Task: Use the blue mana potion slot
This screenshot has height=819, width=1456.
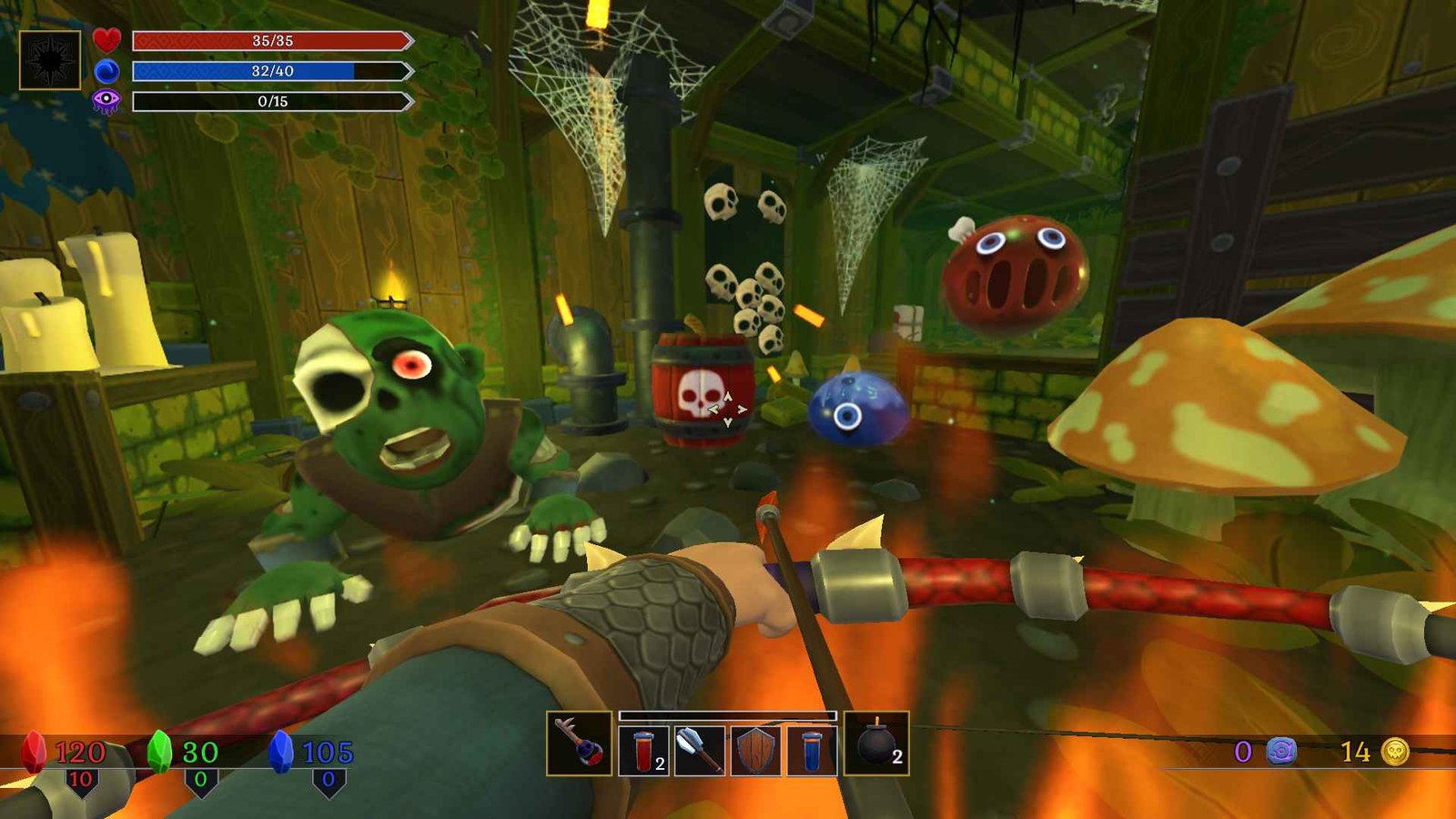Action: tap(812, 751)
